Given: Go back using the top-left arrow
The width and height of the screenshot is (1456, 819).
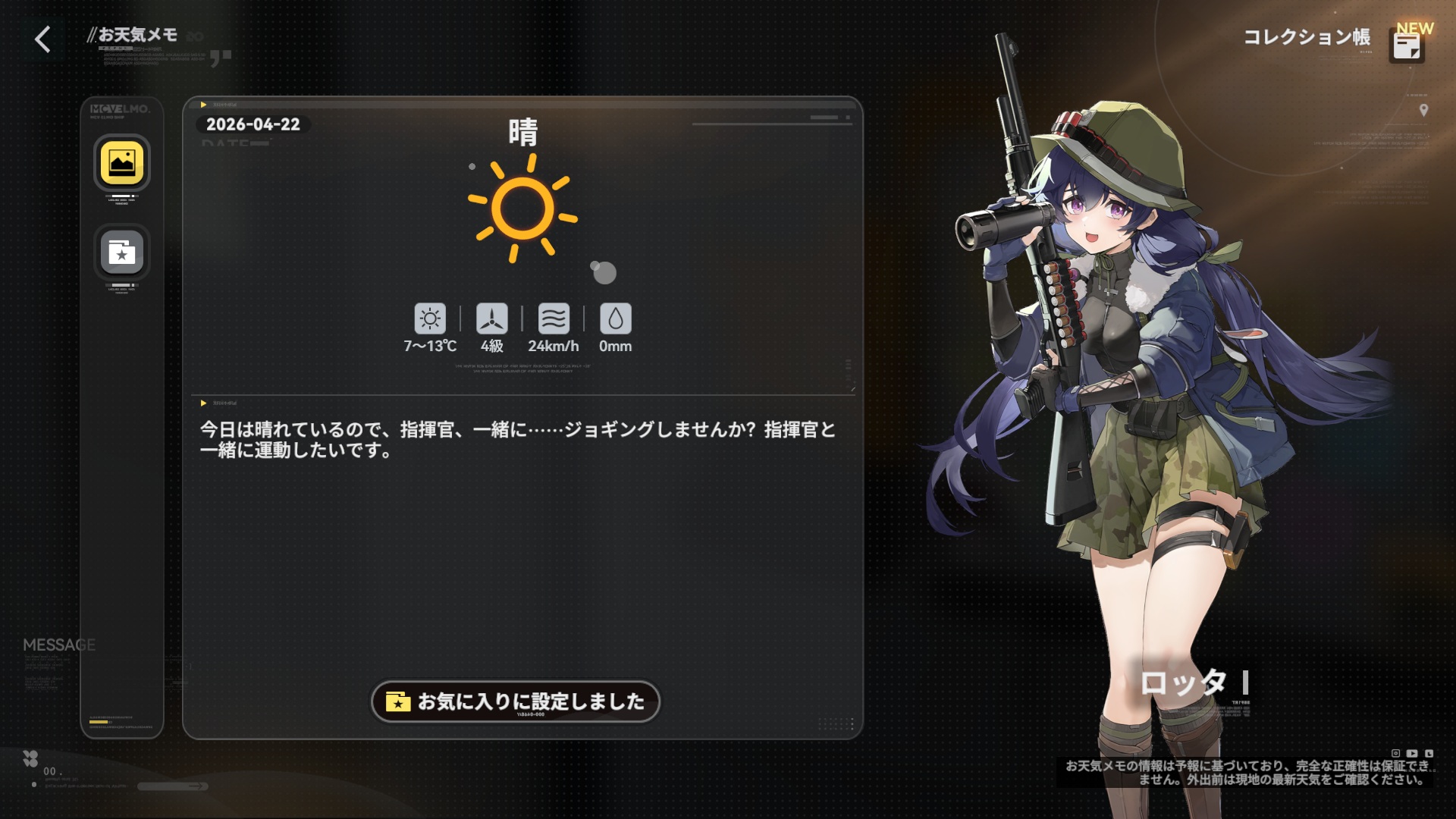Looking at the screenshot, I should (43, 39).
